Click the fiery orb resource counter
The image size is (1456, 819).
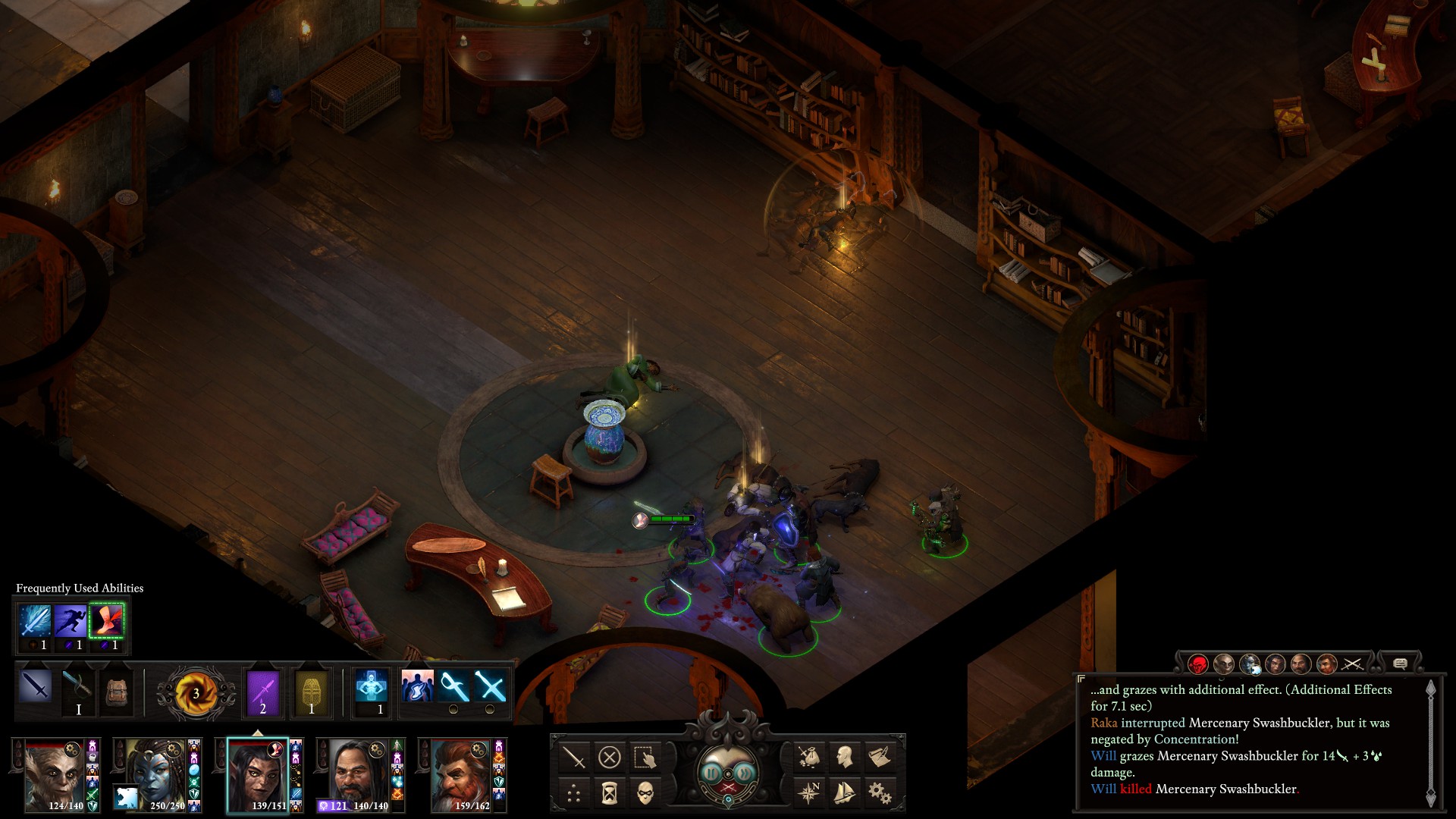(x=195, y=692)
